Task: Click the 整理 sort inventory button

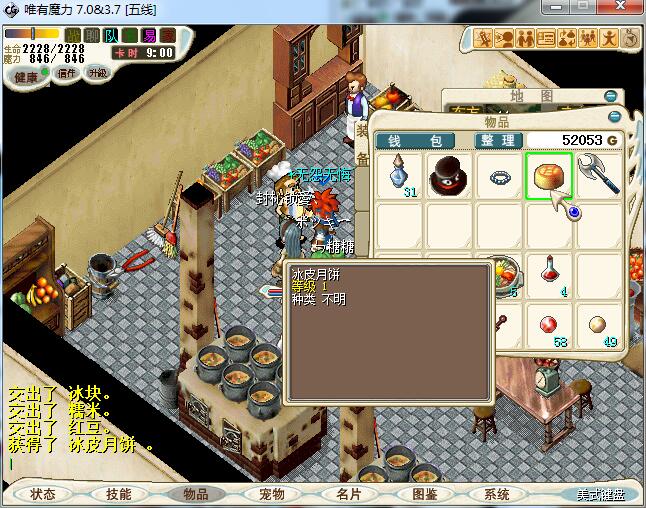Action: [496, 141]
